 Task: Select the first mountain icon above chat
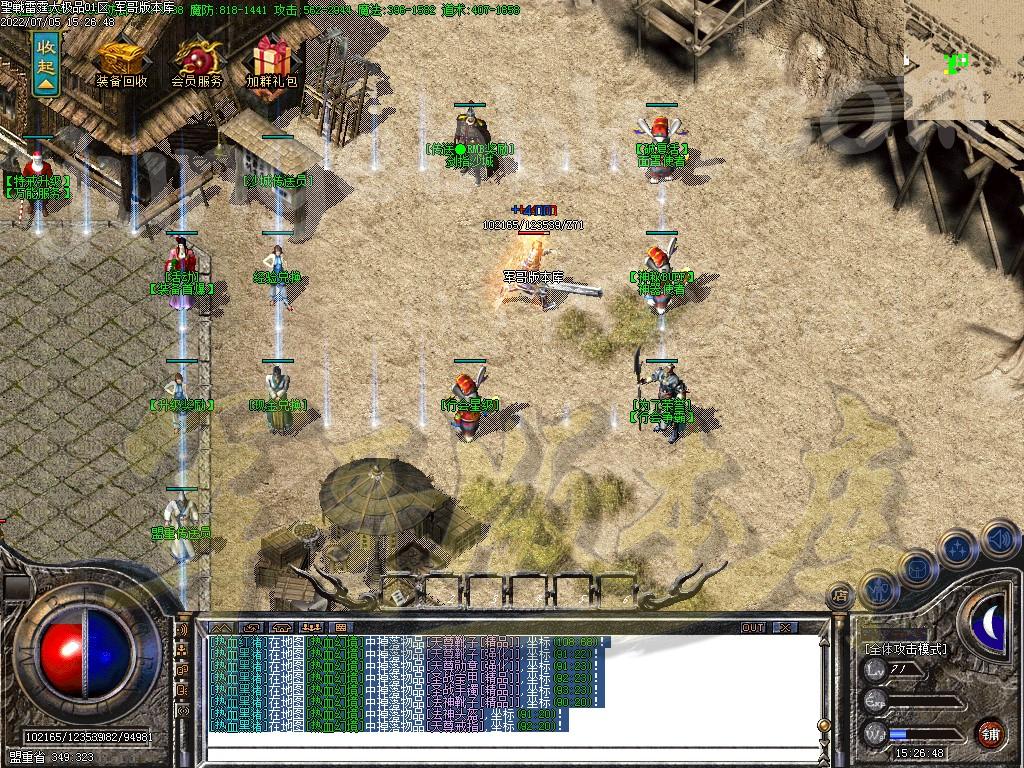point(221,627)
